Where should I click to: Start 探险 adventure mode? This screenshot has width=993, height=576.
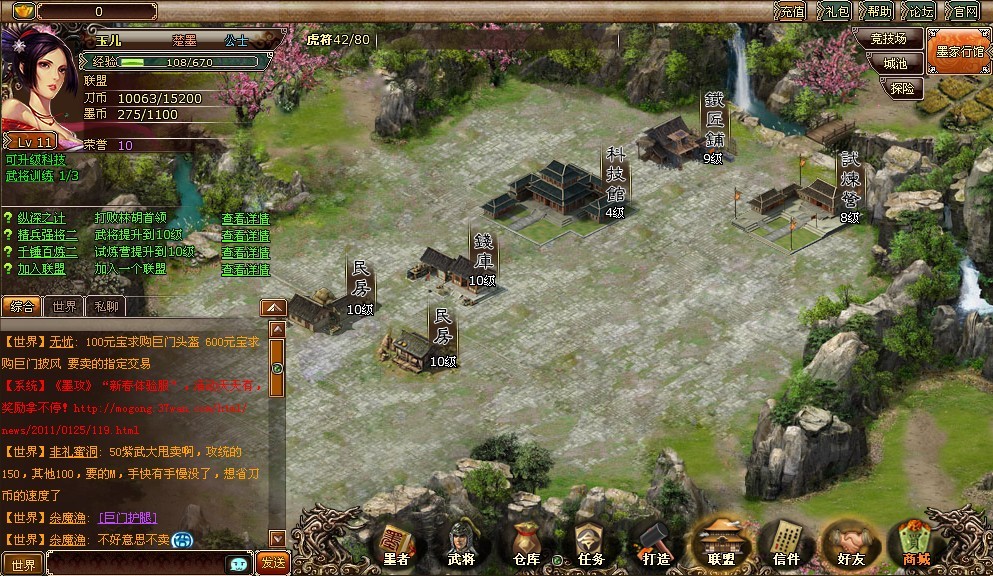(x=901, y=88)
